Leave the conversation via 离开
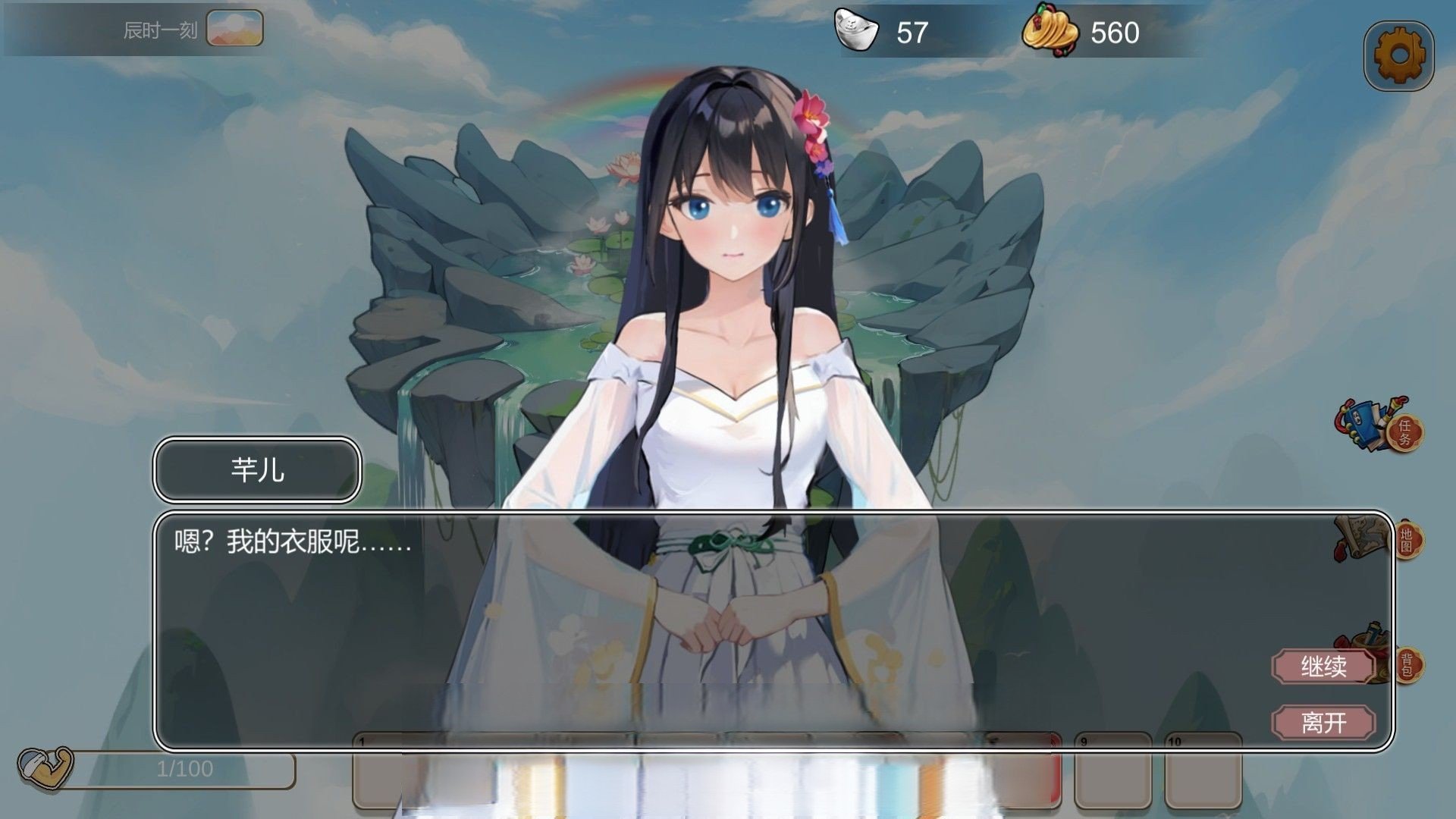The width and height of the screenshot is (1456, 819). tap(1323, 723)
